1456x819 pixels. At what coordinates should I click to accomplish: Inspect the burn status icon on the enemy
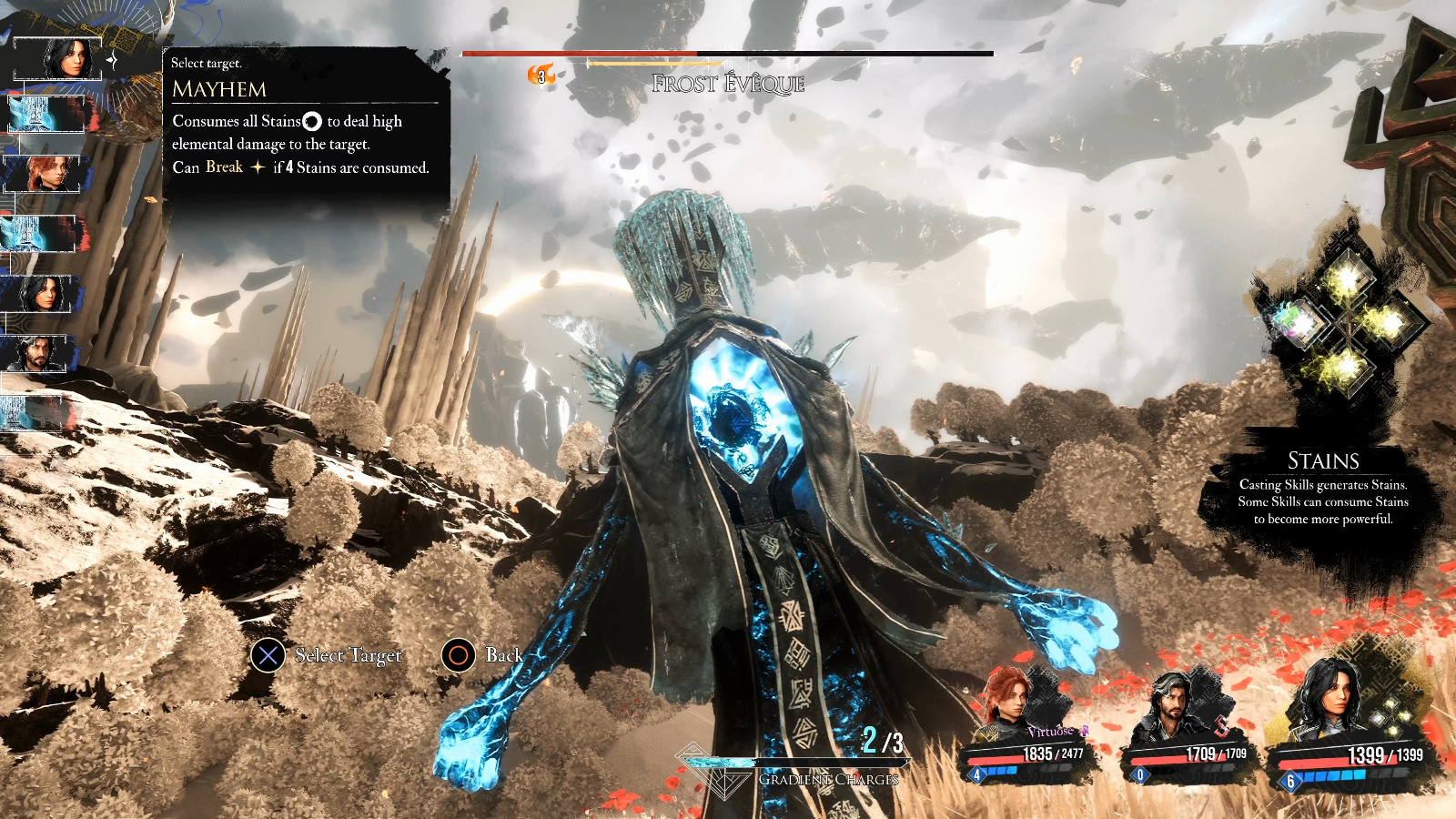click(541, 75)
